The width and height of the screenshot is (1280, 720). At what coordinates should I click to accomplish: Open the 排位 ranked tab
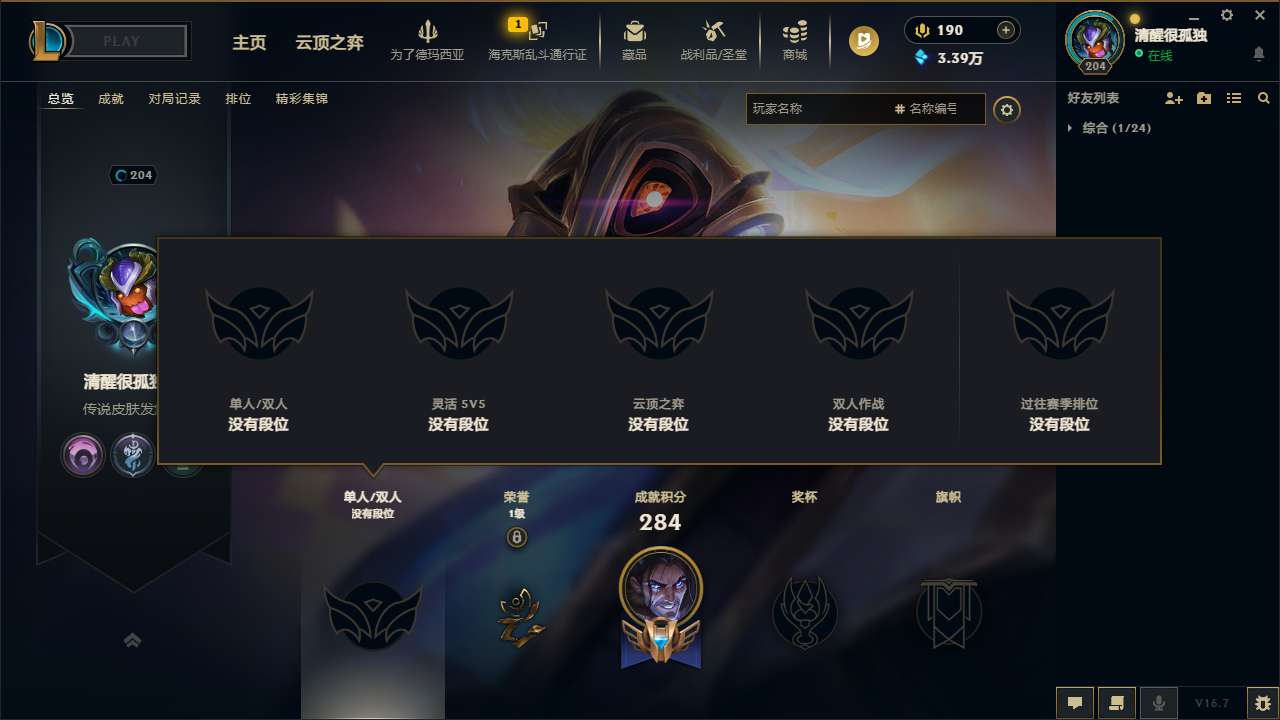(x=239, y=98)
